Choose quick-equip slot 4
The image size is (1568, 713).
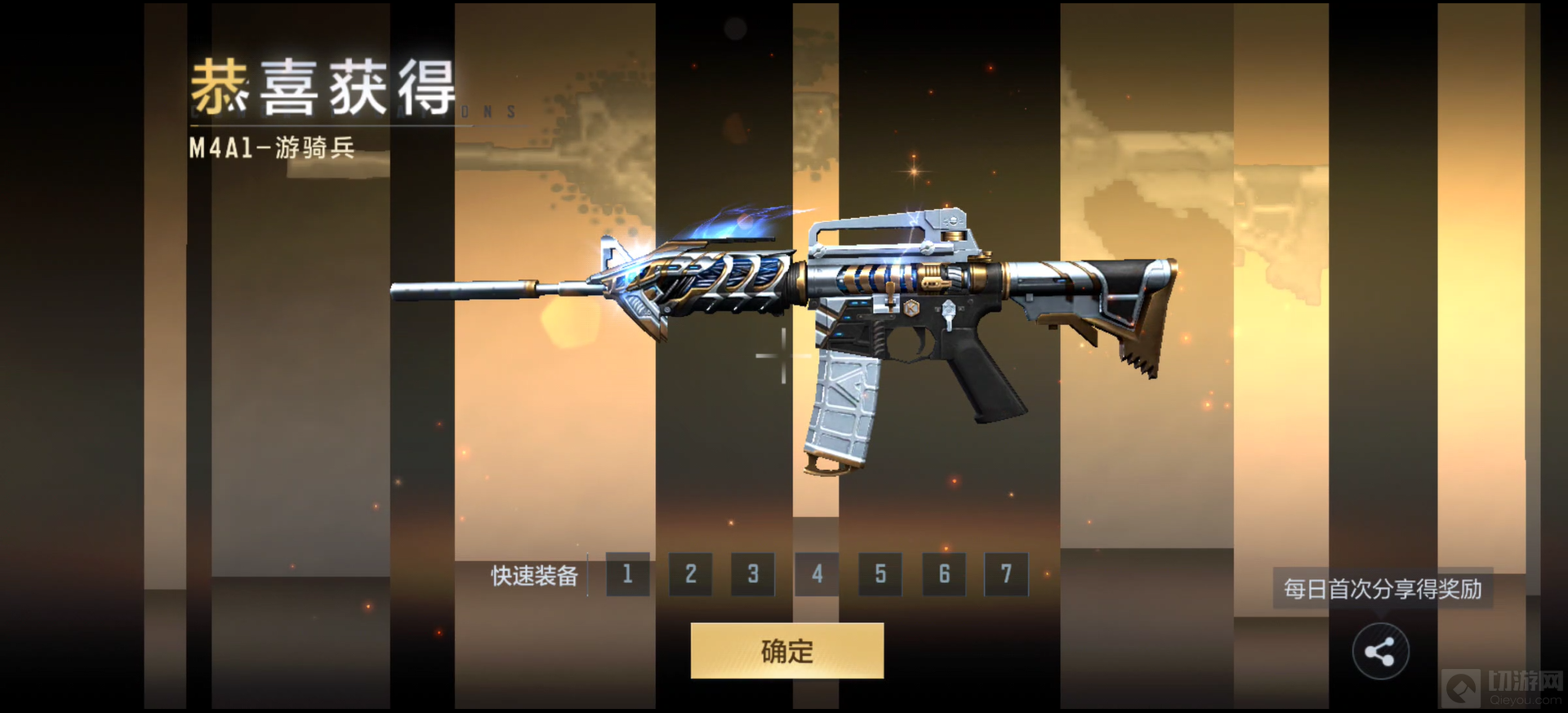(817, 574)
